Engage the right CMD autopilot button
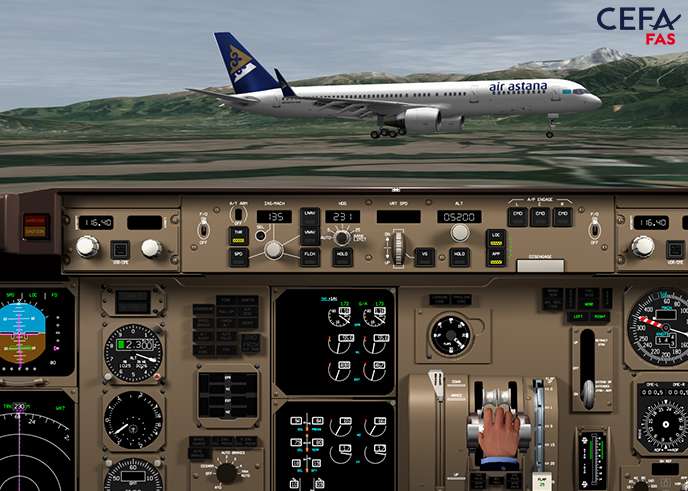Viewport: 688px width, 491px height. [x=563, y=215]
